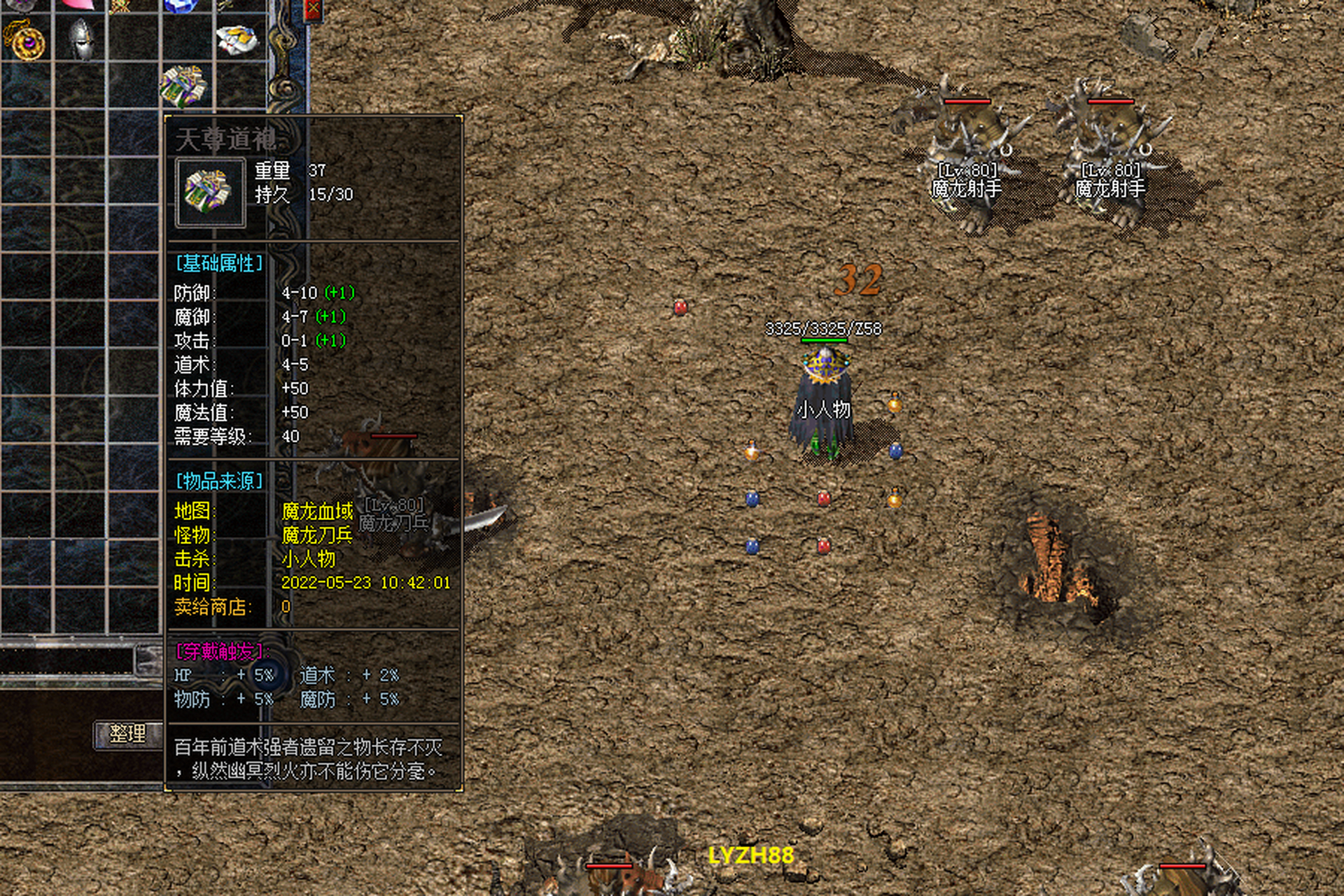Close the inventory bag window
Viewport: 1344px width, 896px height.
tap(314, 10)
